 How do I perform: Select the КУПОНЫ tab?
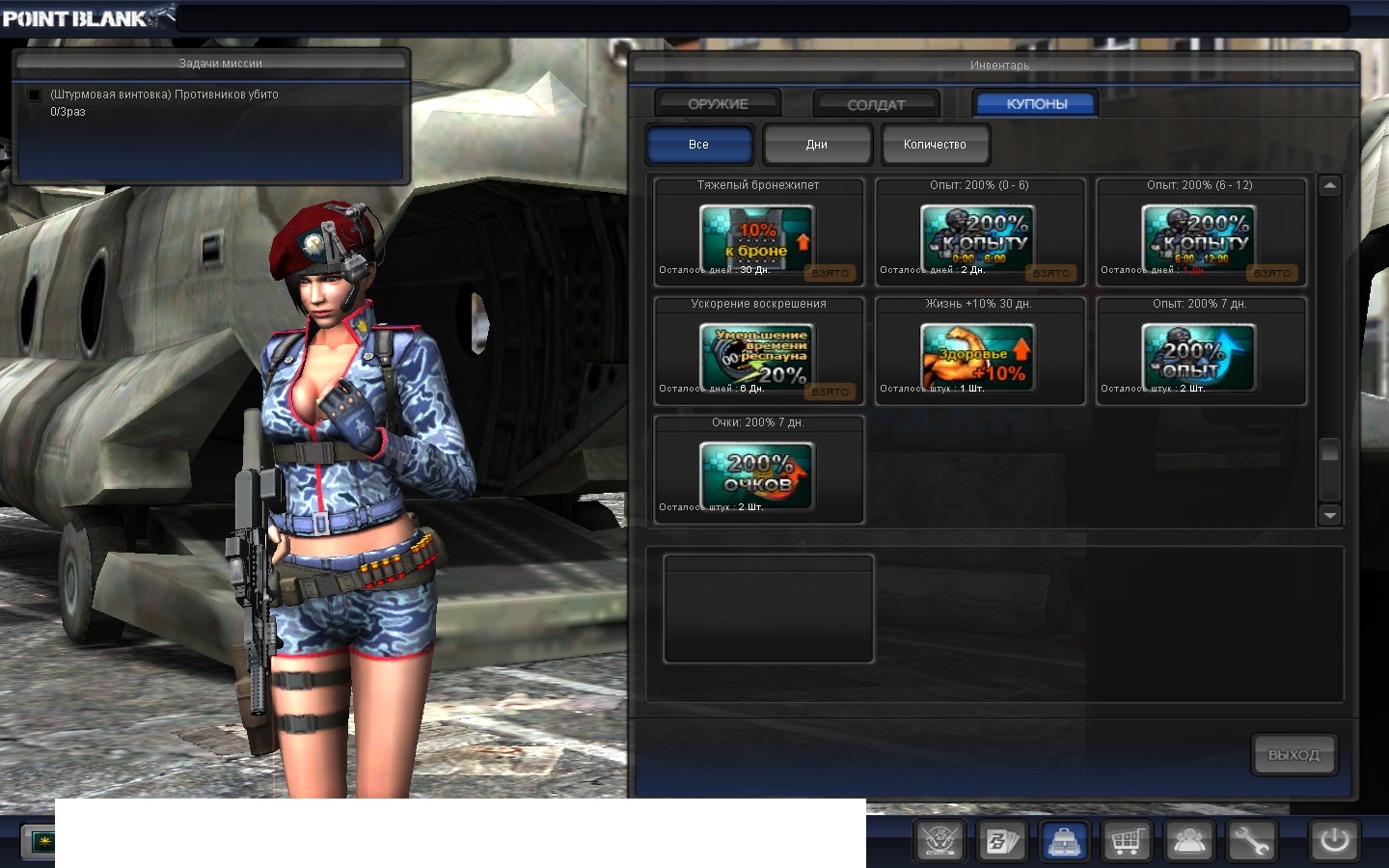tap(1036, 104)
